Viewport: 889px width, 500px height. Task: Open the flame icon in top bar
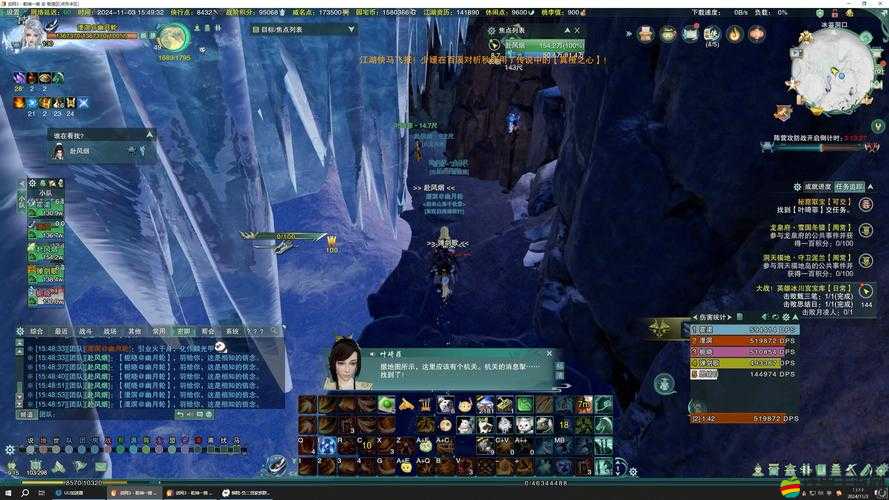734,34
